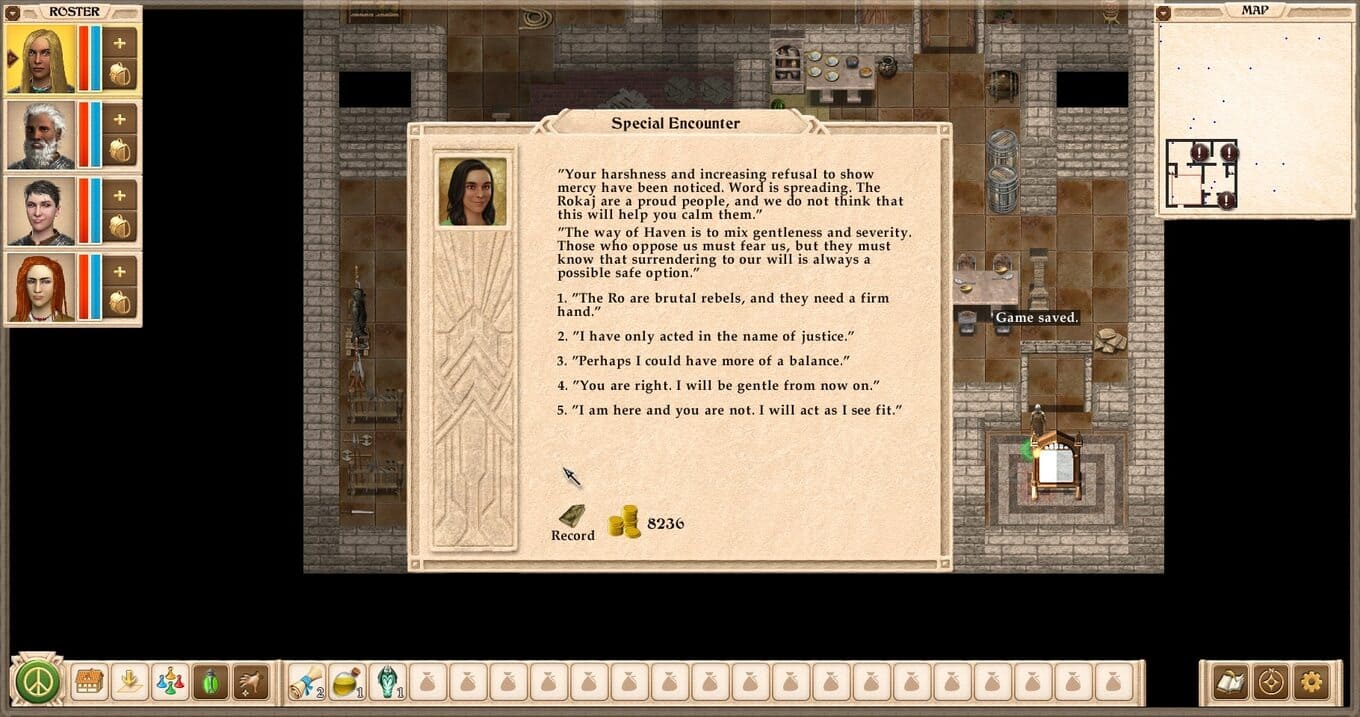Click the Record button in the encounter dialog
The width and height of the screenshot is (1360, 717).
pos(573,523)
